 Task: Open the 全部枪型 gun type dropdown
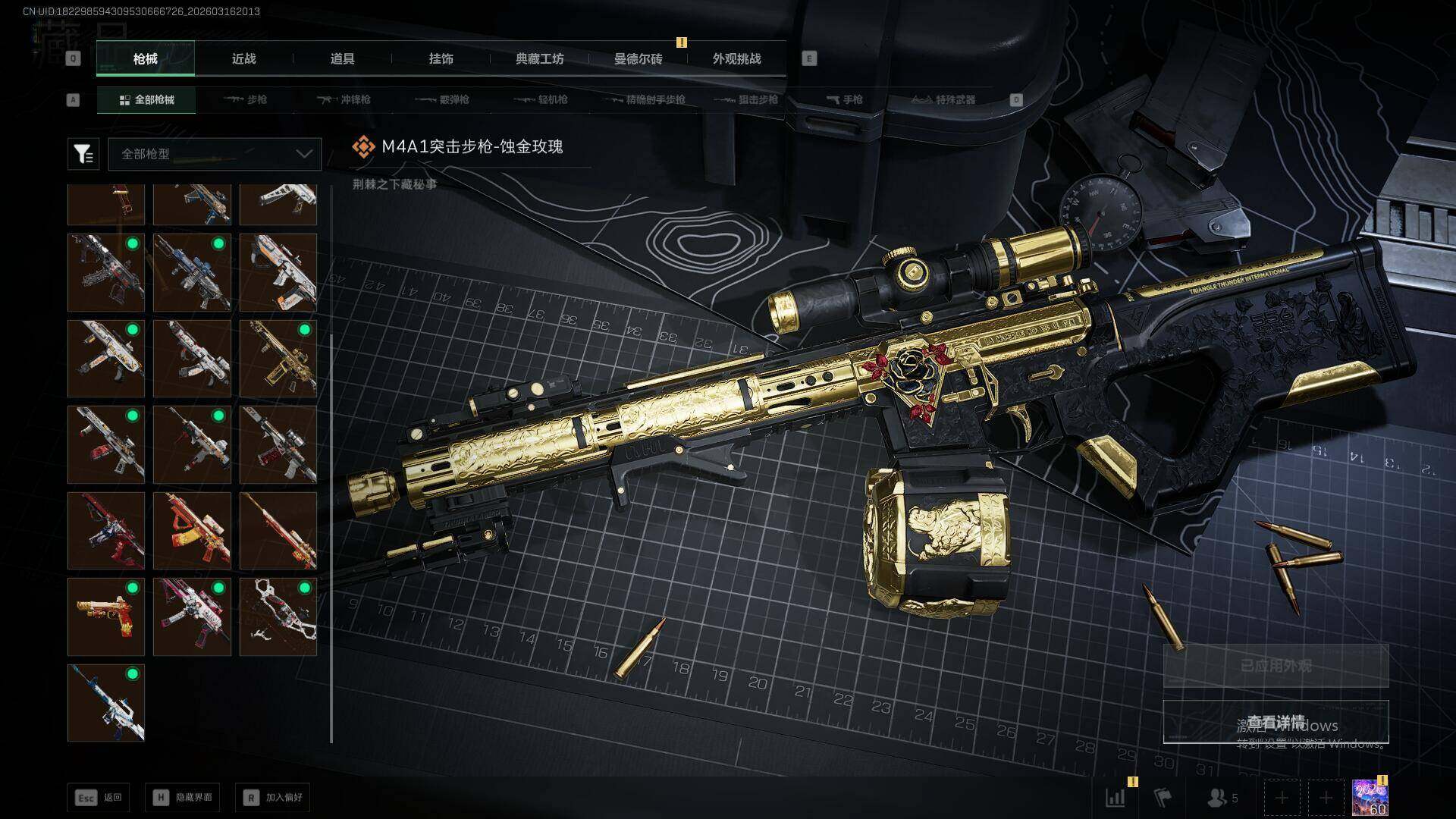[215, 154]
